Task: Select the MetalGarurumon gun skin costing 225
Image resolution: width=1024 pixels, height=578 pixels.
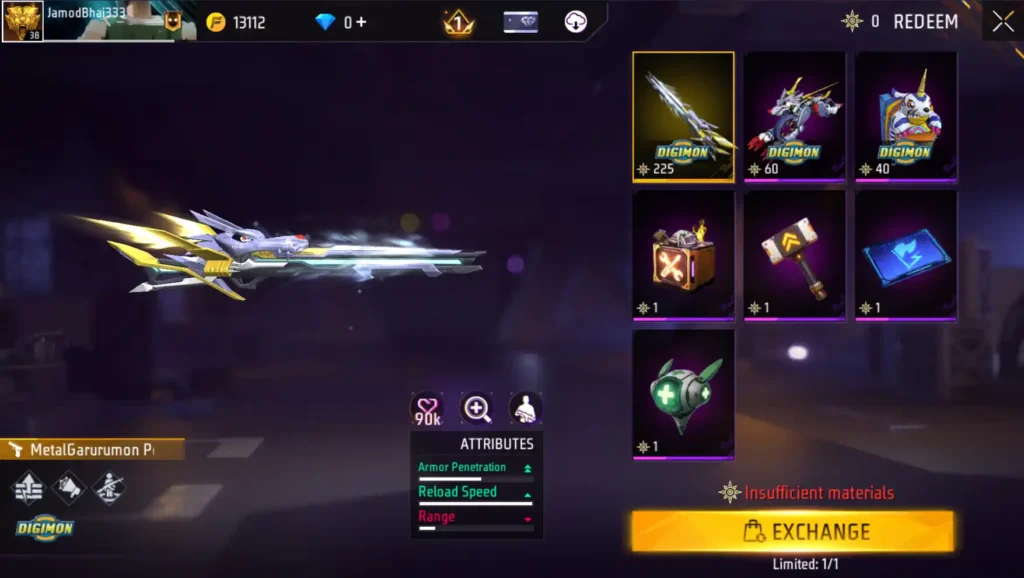Action: coord(683,117)
